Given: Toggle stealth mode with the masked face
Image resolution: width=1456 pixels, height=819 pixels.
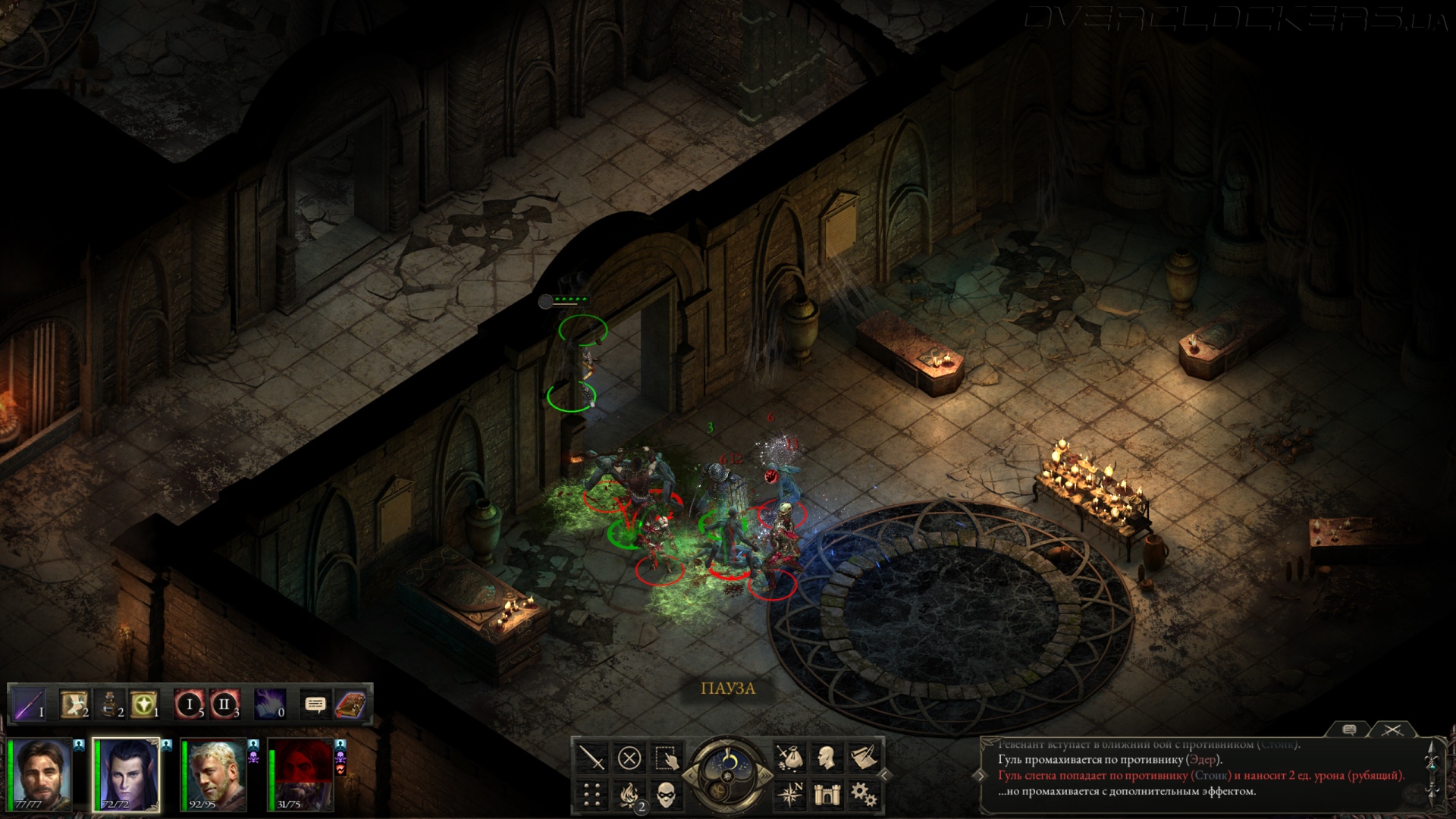Looking at the screenshot, I should pyautogui.click(x=665, y=795).
